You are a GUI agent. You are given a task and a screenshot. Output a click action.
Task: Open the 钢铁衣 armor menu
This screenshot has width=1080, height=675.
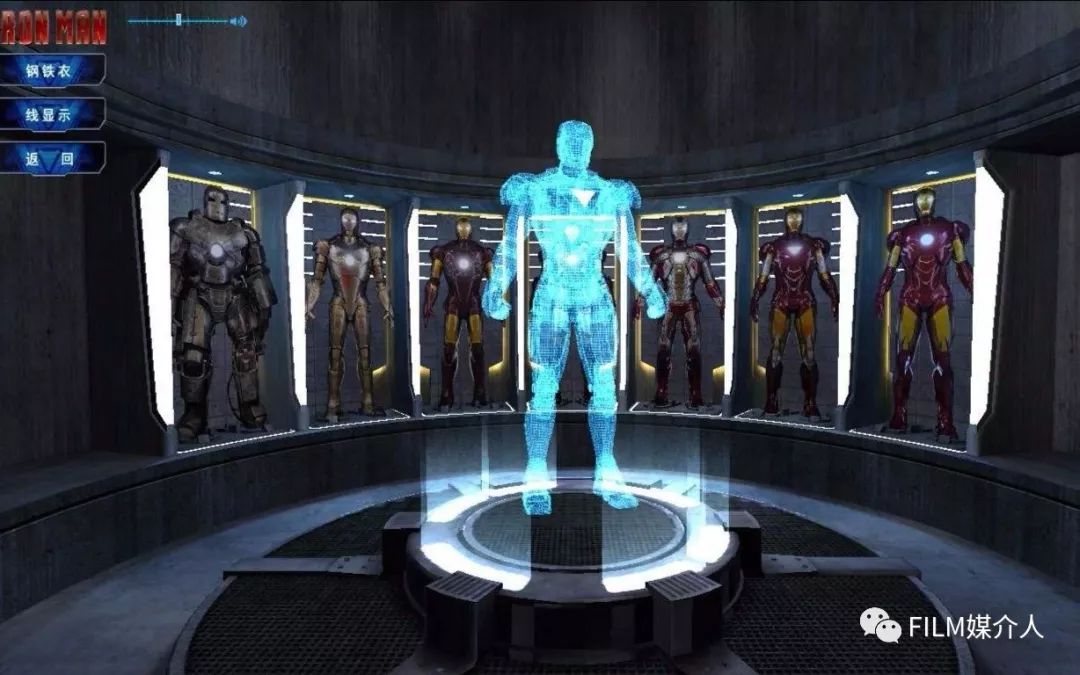(x=51, y=71)
